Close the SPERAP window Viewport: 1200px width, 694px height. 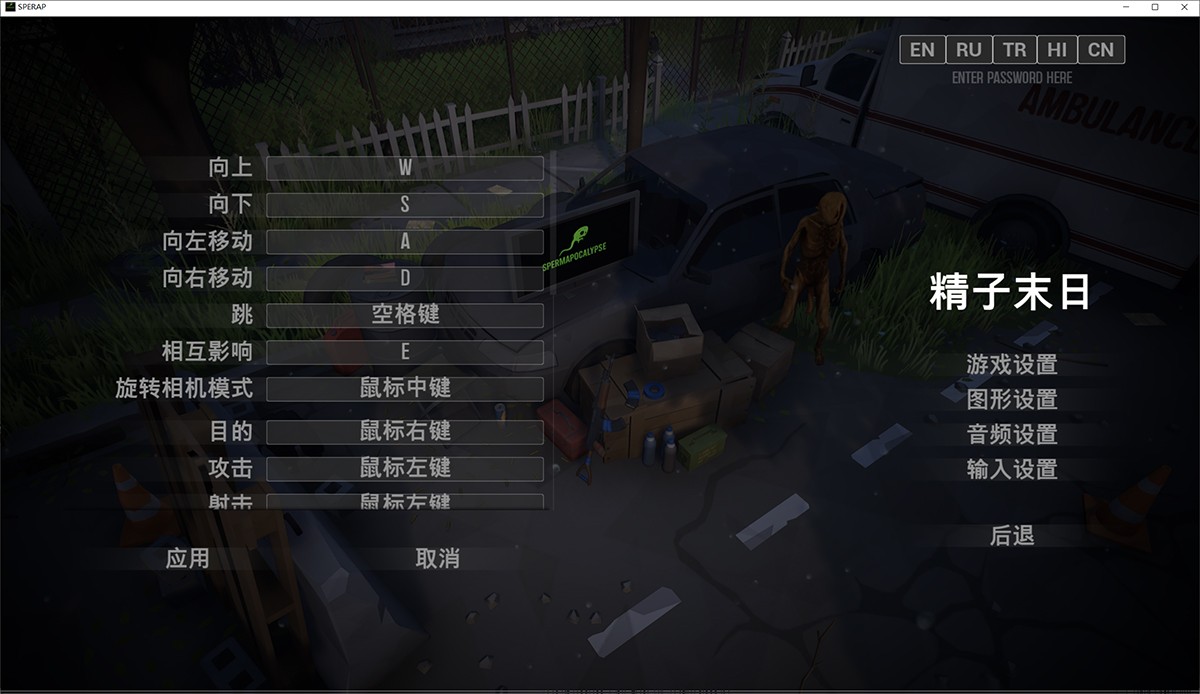1182,7
